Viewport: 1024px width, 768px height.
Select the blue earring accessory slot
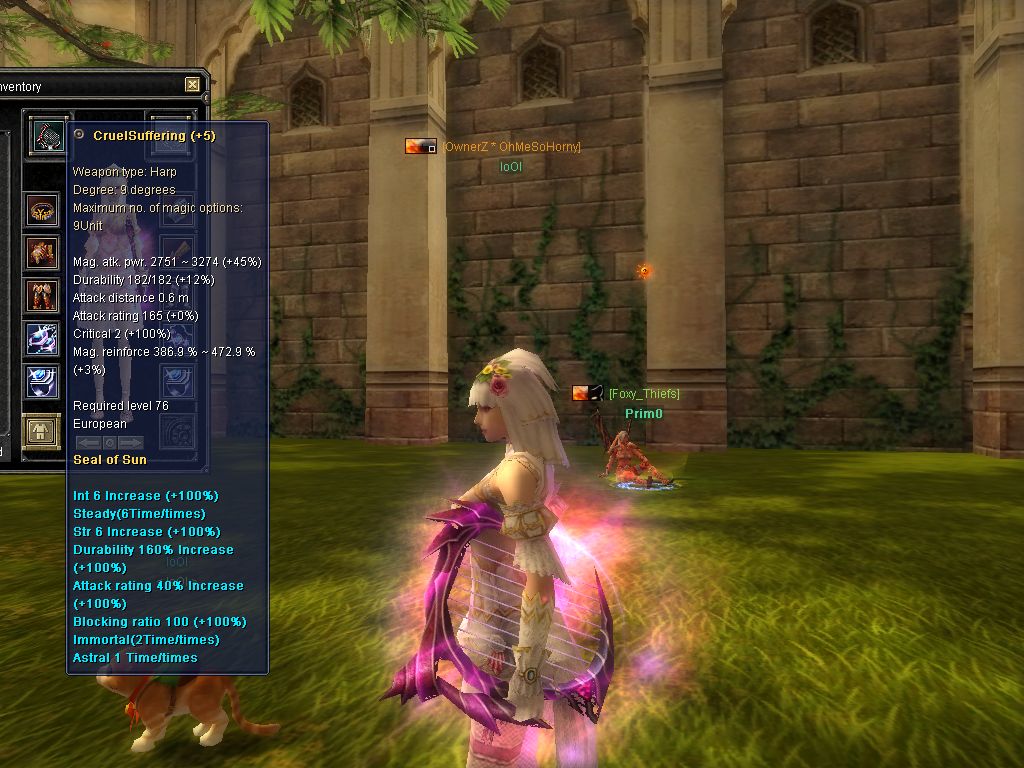pos(42,381)
